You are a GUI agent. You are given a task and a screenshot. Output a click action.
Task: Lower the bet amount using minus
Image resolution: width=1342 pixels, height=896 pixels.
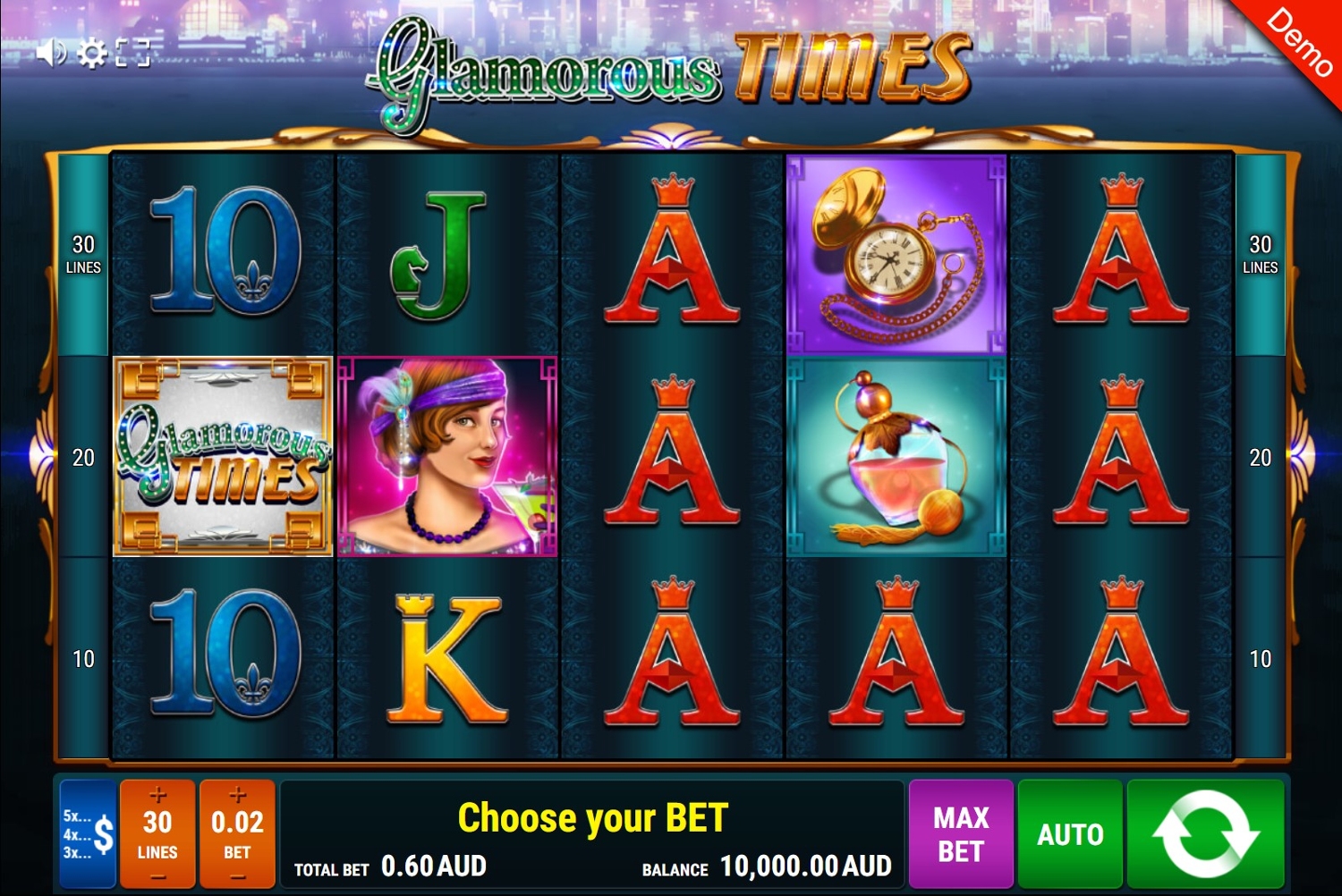click(237, 876)
